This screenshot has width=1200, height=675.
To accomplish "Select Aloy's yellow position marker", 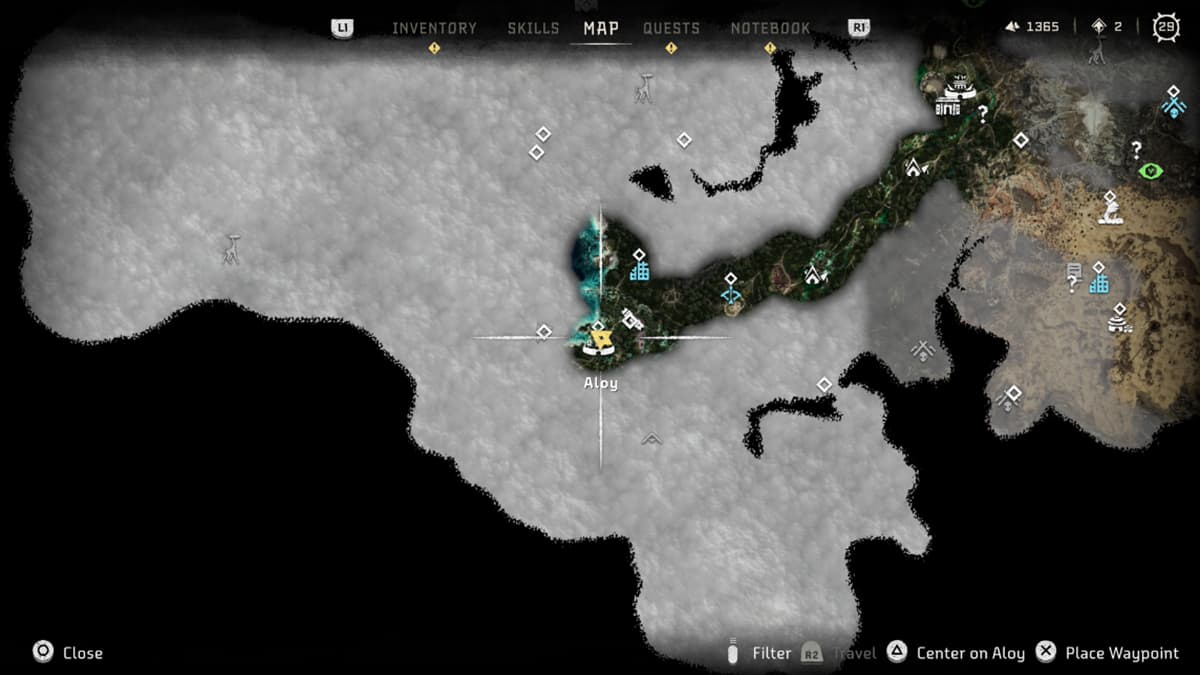I will (601, 342).
